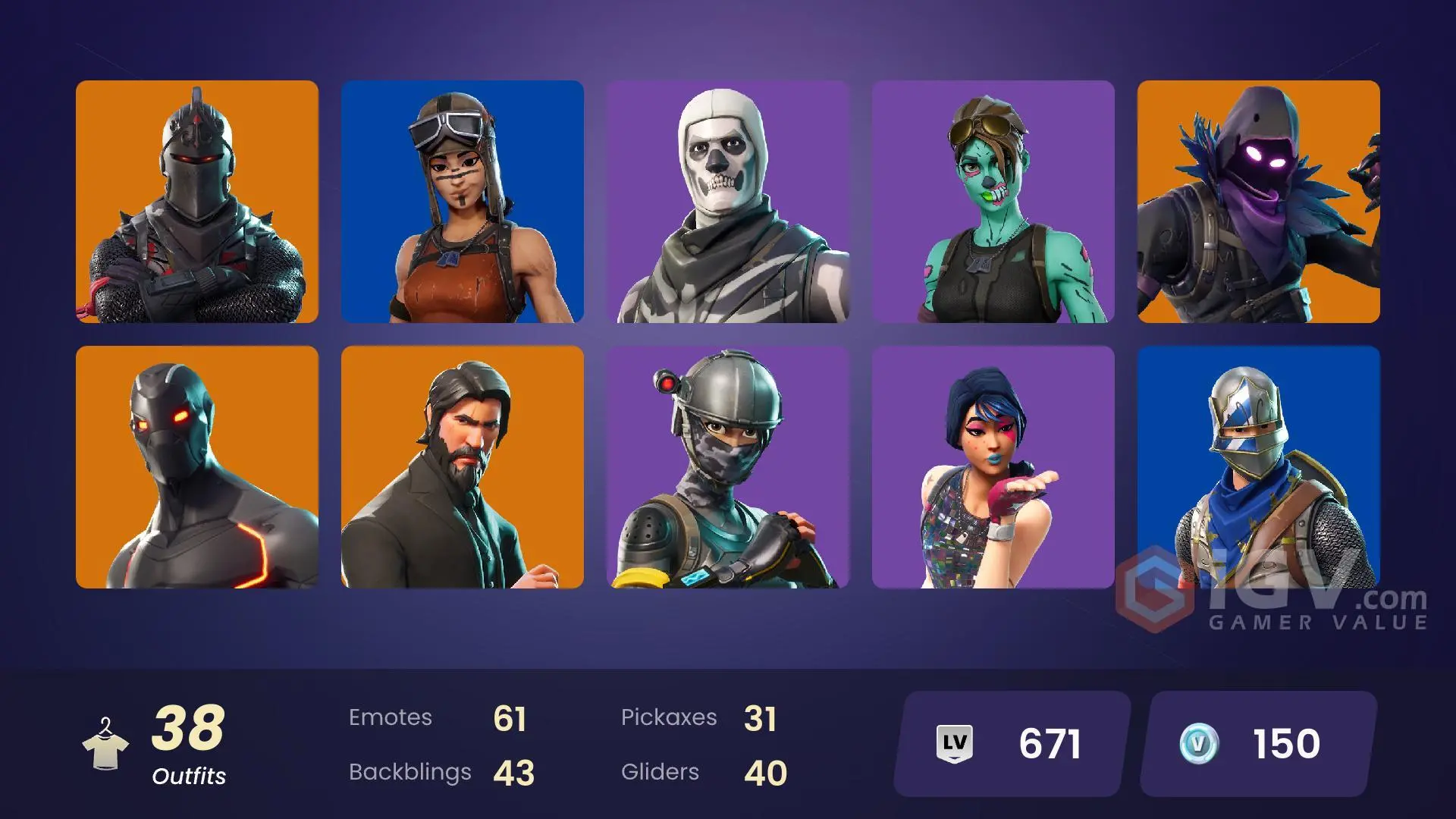Select the Renegade Raider thumbnail
Viewport: 1456px width, 819px height.
point(463,201)
